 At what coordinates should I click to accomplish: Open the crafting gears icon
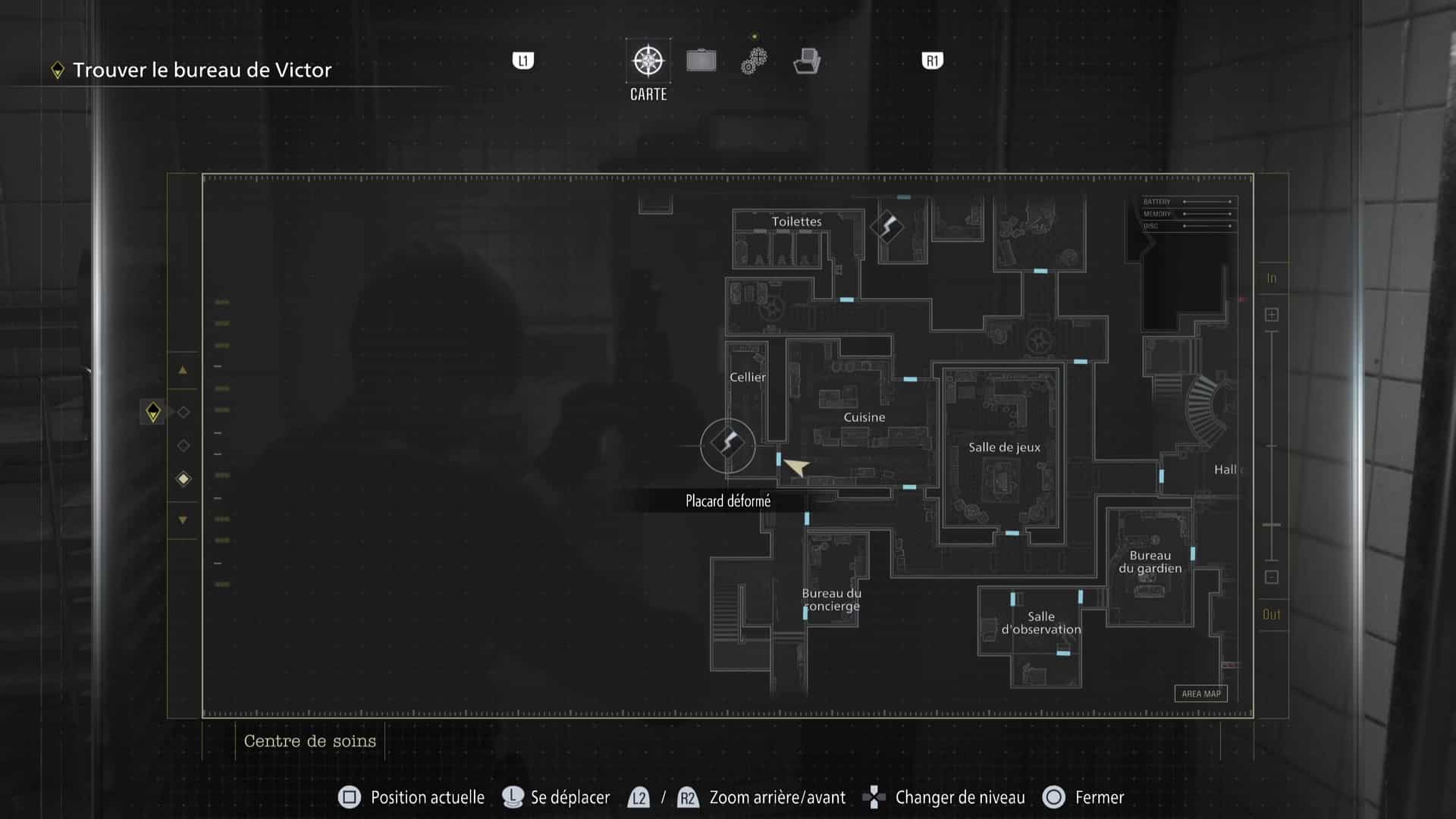(x=754, y=60)
